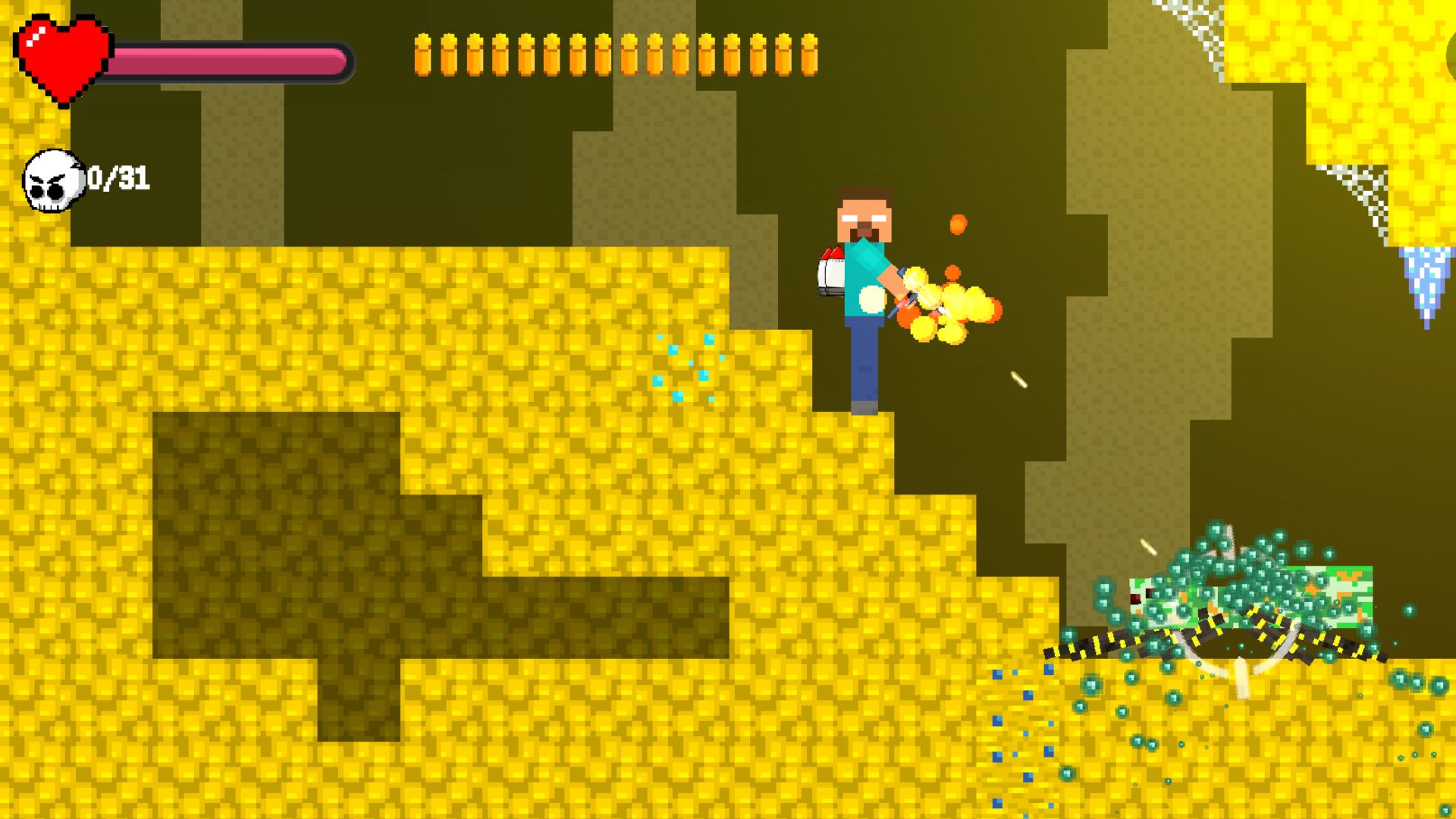Select the skull kill-counter icon
This screenshot has width=1456, height=819.
[53, 180]
